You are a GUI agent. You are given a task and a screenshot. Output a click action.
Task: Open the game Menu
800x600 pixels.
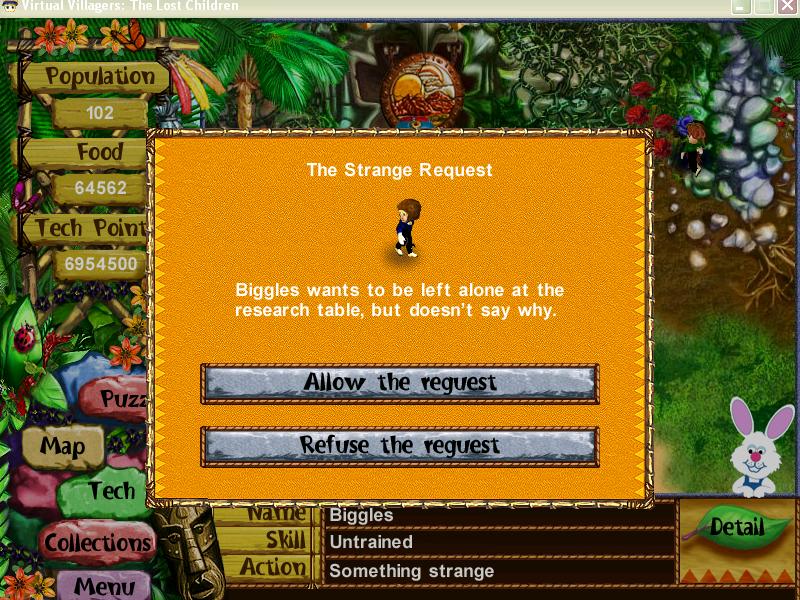tap(103, 584)
